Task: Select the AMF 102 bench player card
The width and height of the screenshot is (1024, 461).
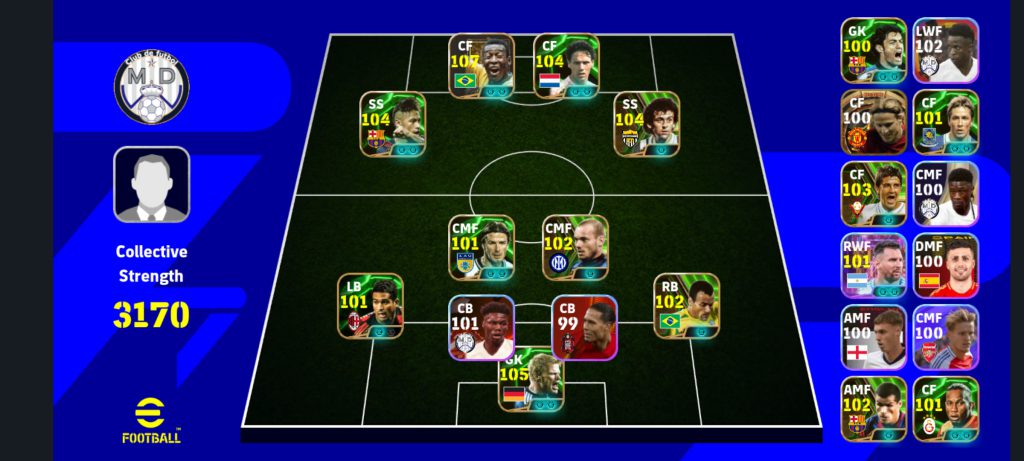Action: [x=873, y=409]
